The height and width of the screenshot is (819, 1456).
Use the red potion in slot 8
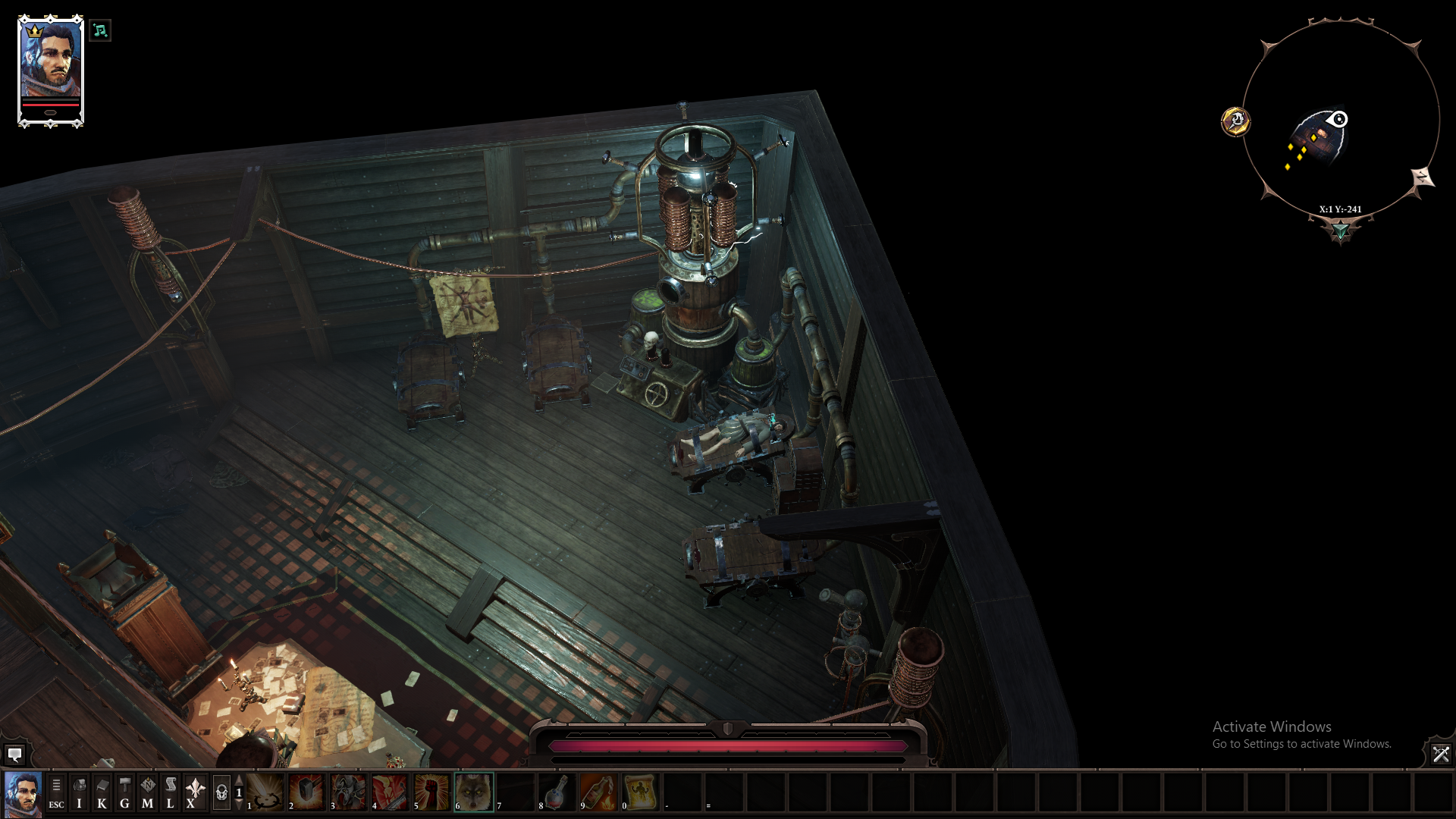tap(557, 792)
